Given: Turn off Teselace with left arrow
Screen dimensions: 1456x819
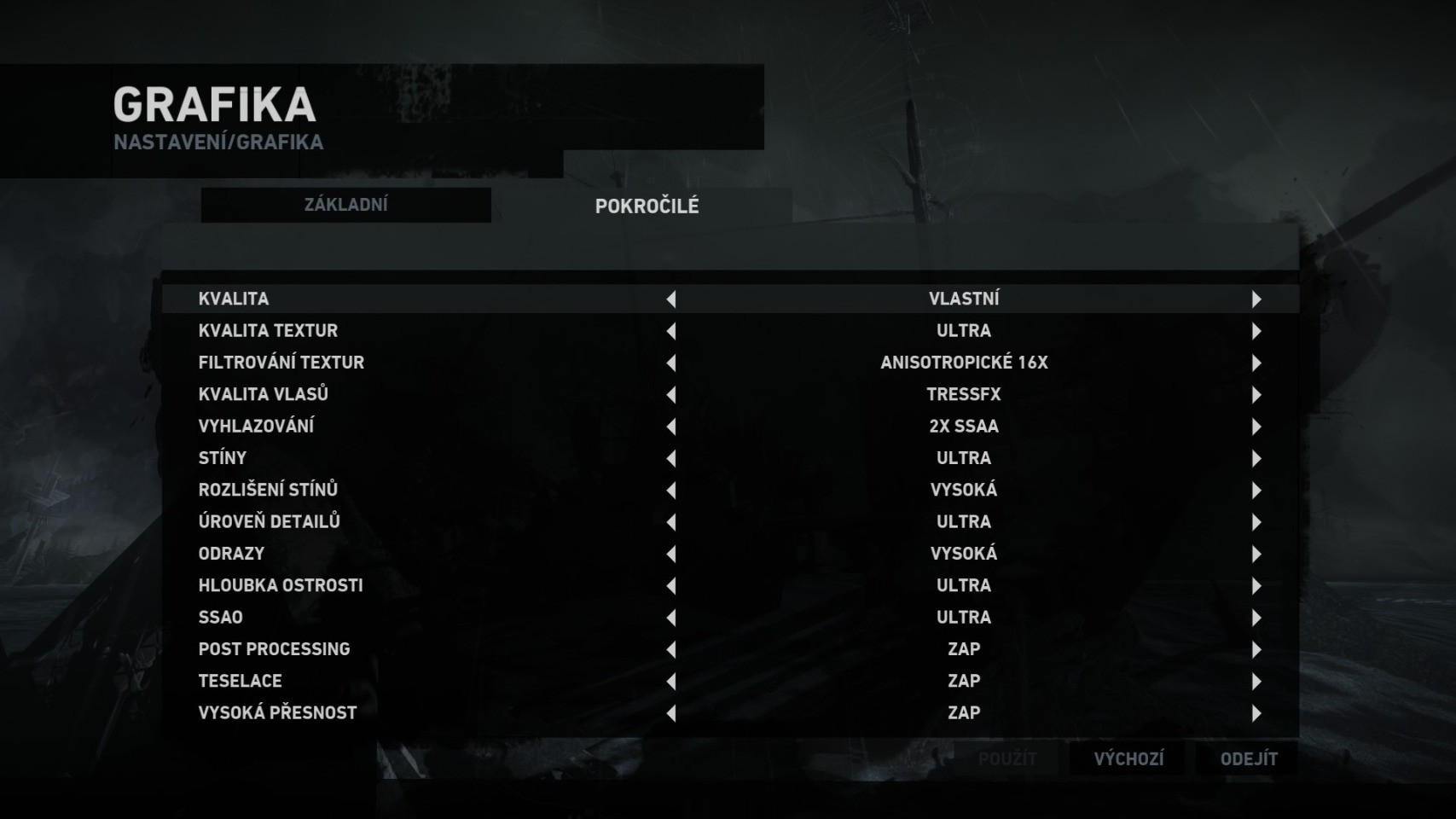Looking at the screenshot, I should click(x=671, y=681).
